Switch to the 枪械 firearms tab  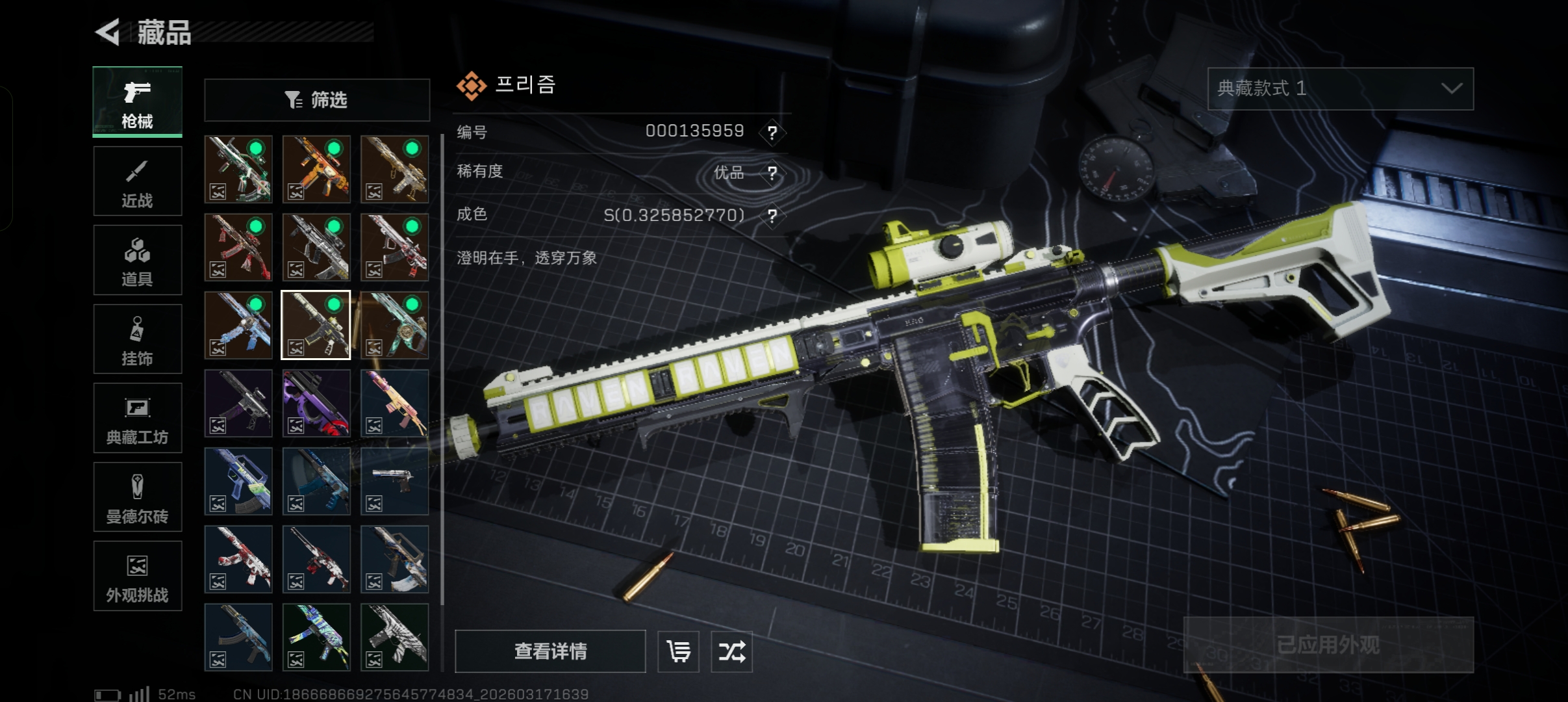tap(137, 102)
